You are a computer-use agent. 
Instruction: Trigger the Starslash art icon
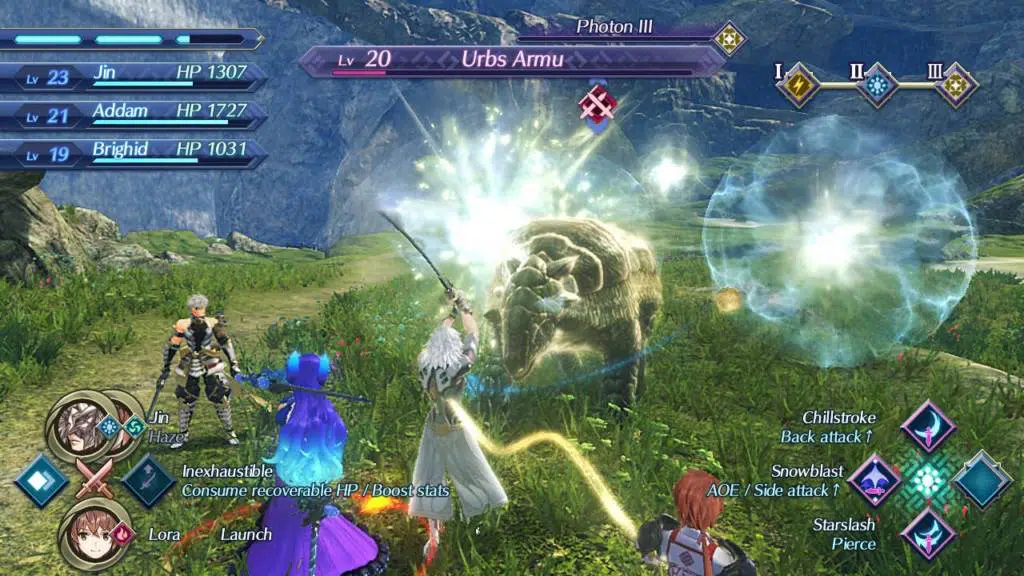coord(927,533)
